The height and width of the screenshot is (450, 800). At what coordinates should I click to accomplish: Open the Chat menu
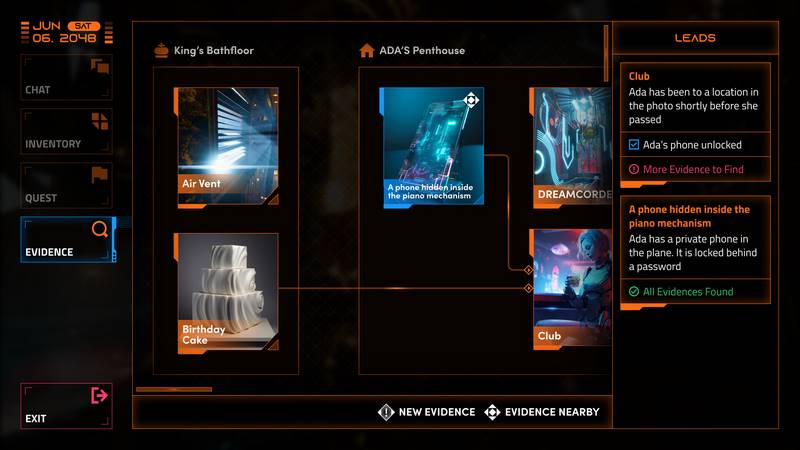click(67, 77)
